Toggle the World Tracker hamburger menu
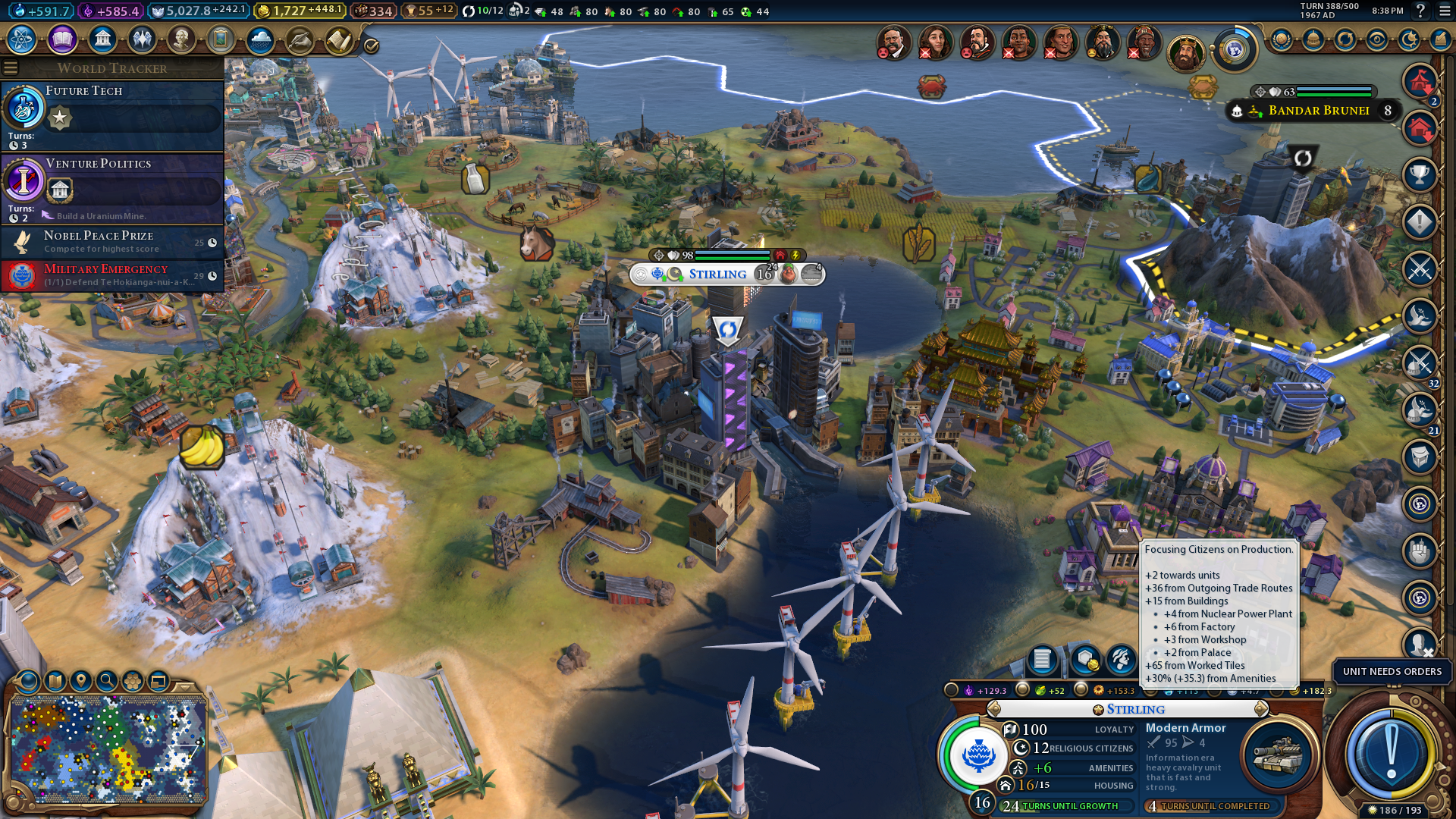Screen dimensions: 1456x819 point(11,68)
